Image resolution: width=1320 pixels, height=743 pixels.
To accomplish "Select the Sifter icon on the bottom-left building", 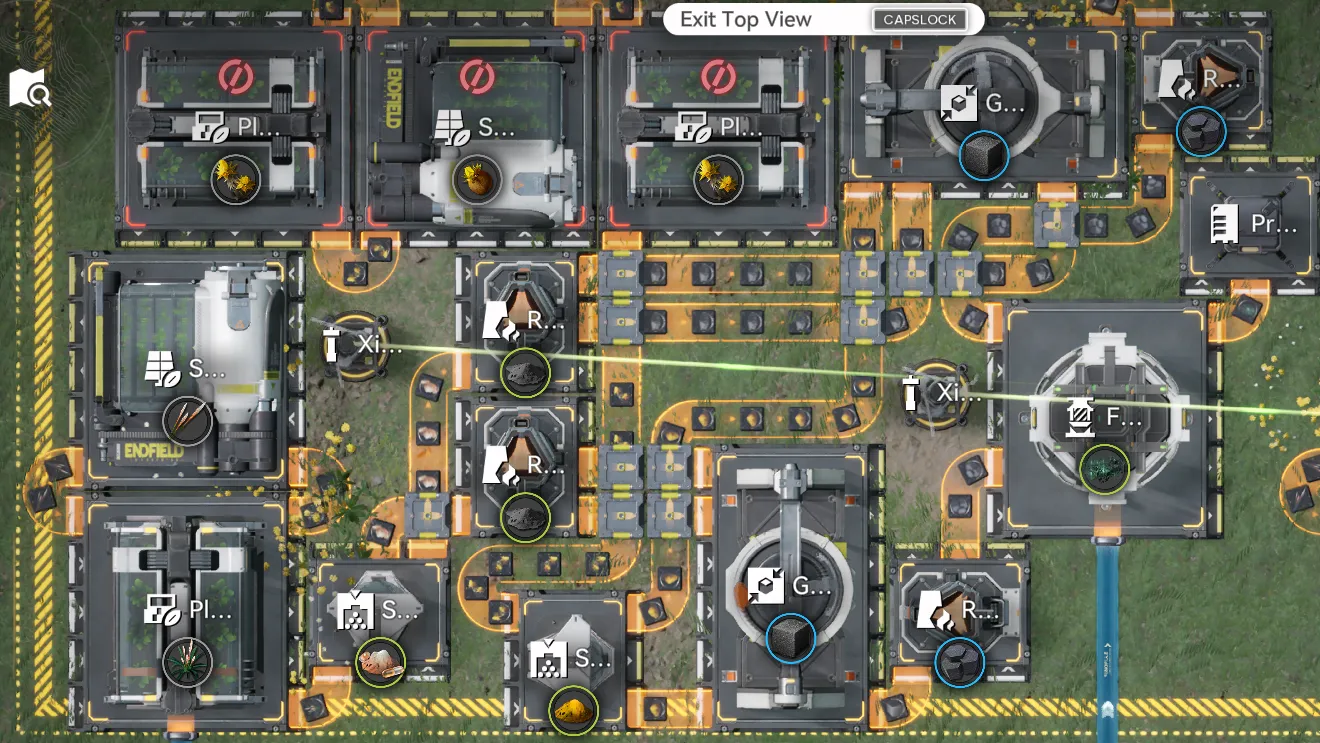I will point(354,609).
